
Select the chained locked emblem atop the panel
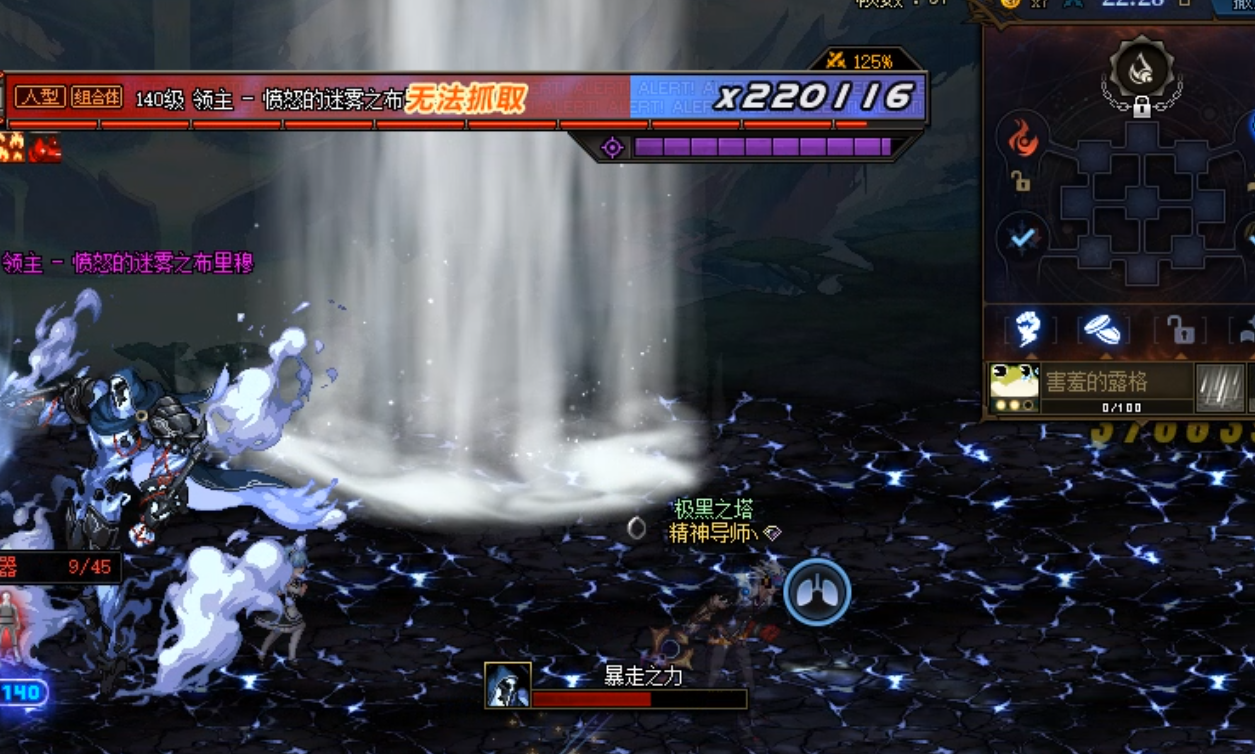1141,73
